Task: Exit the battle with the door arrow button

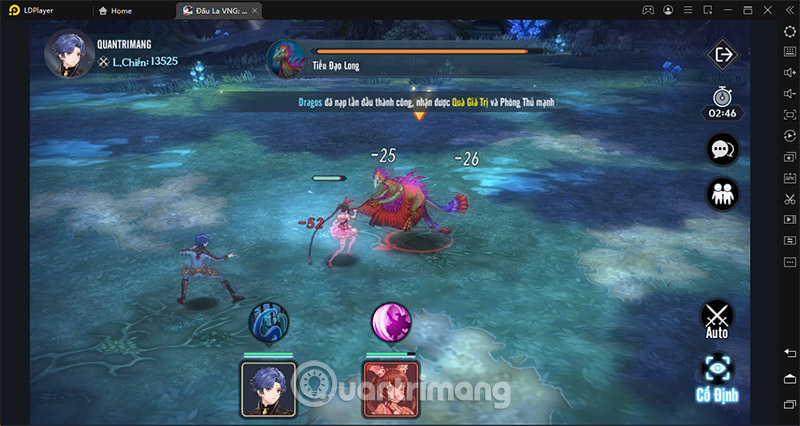Action: click(x=721, y=55)
